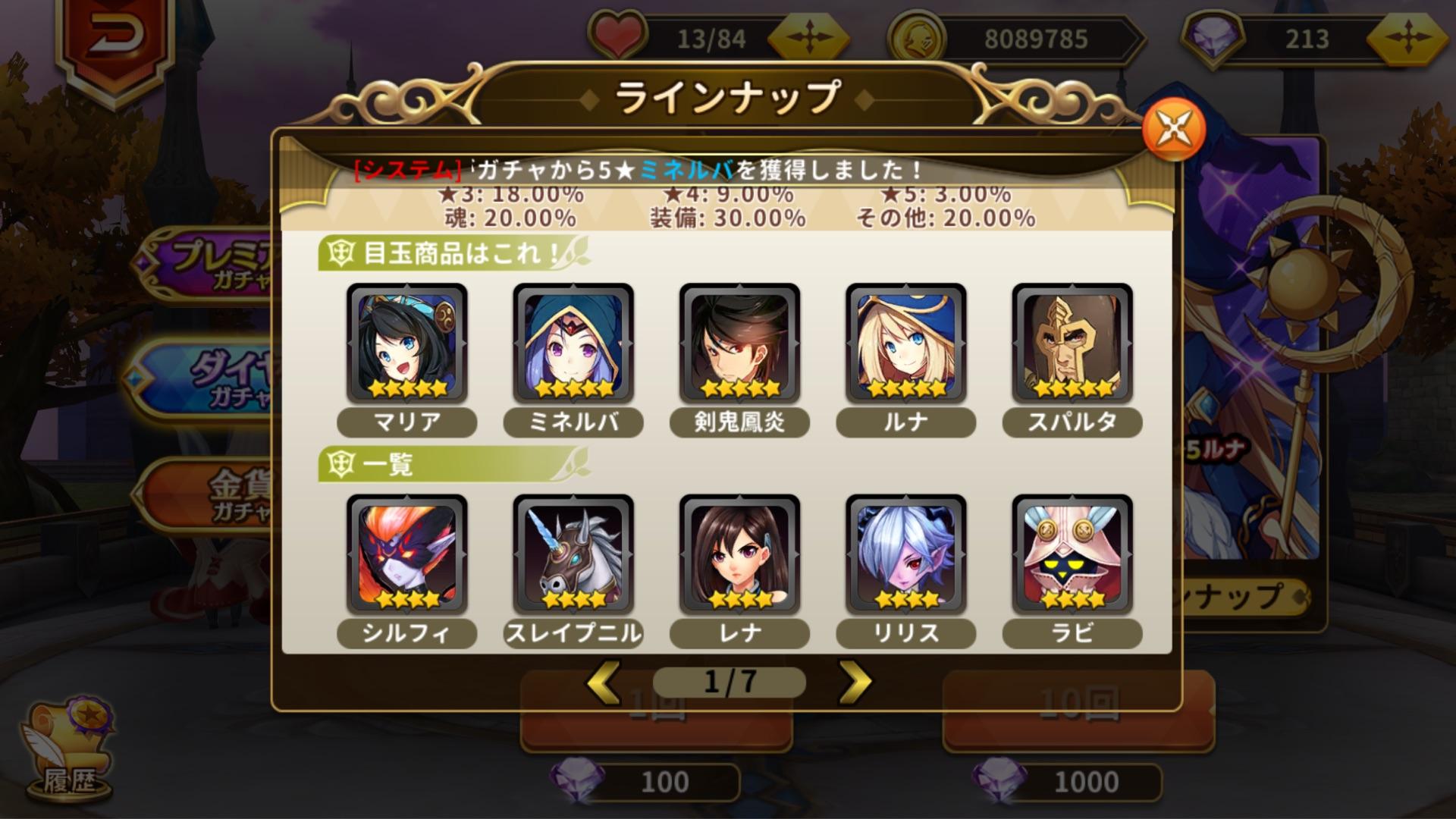Click the 1/7 page indicator
Image resolution: width=1456 pixels, height=819 pixels.
pyautogui.click(x=730, y=681)
